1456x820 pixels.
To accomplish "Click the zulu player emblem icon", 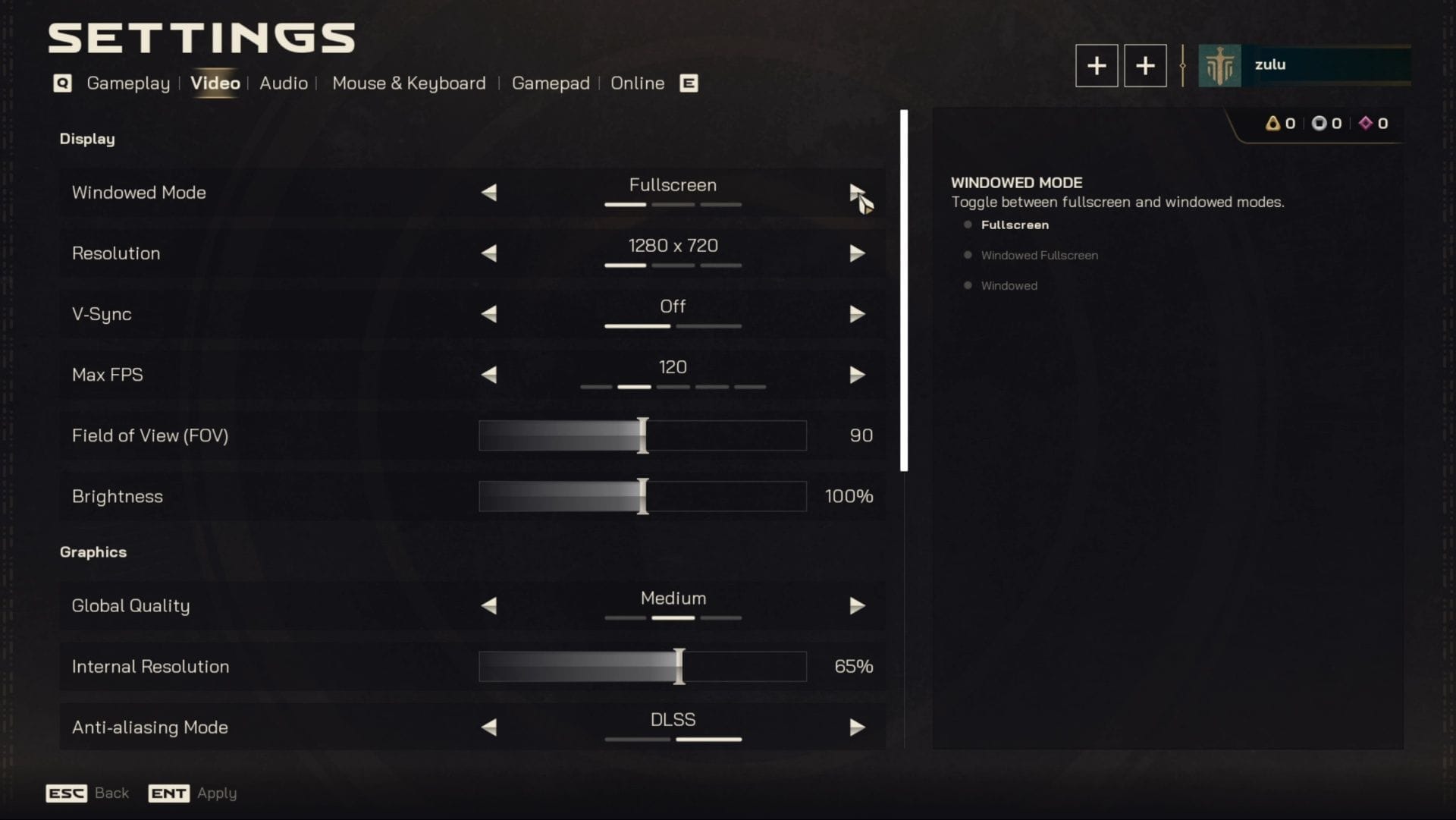I will (x=1219, y=65).
